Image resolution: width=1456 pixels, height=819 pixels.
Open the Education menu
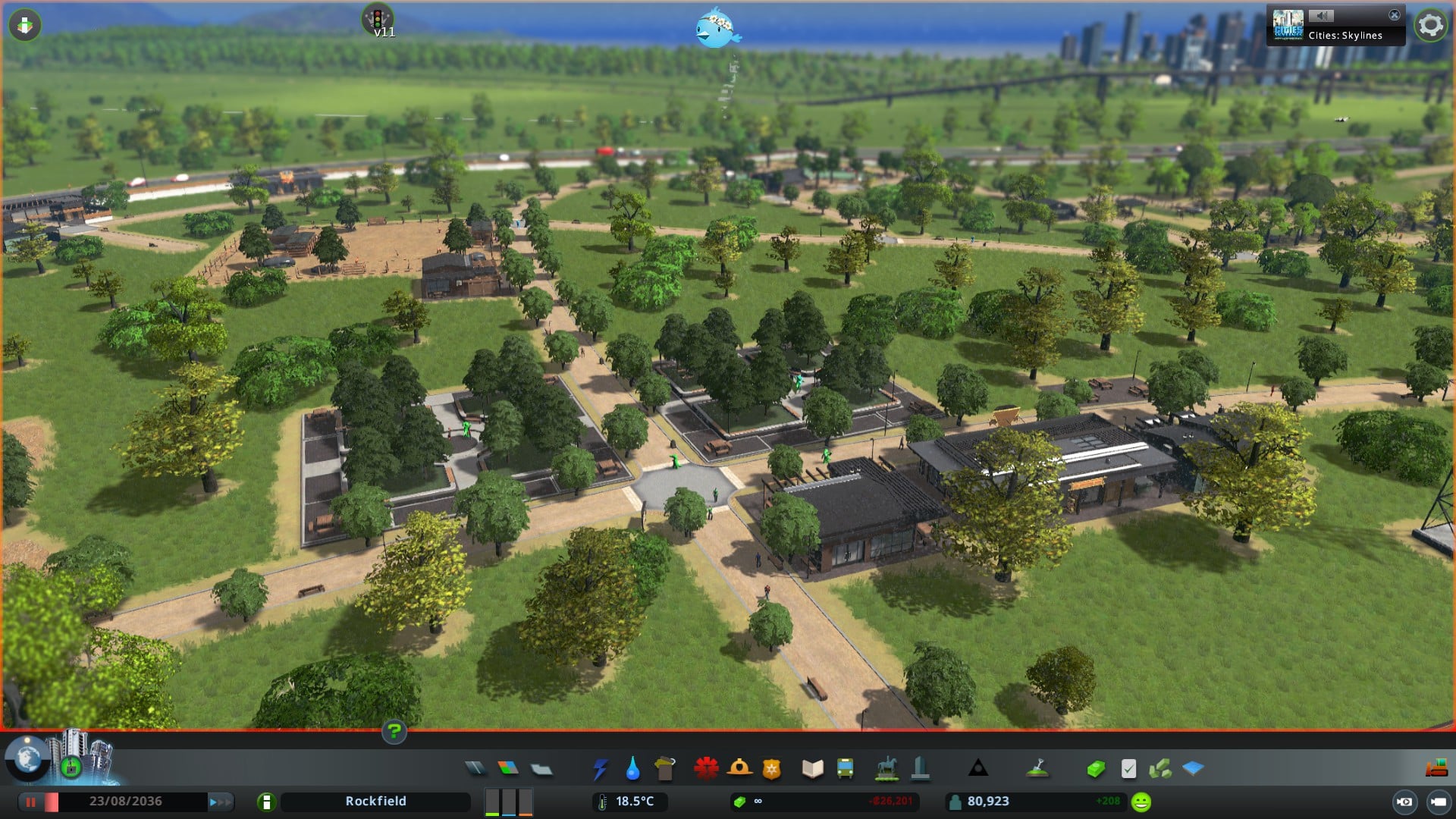(x=812, y=769)
